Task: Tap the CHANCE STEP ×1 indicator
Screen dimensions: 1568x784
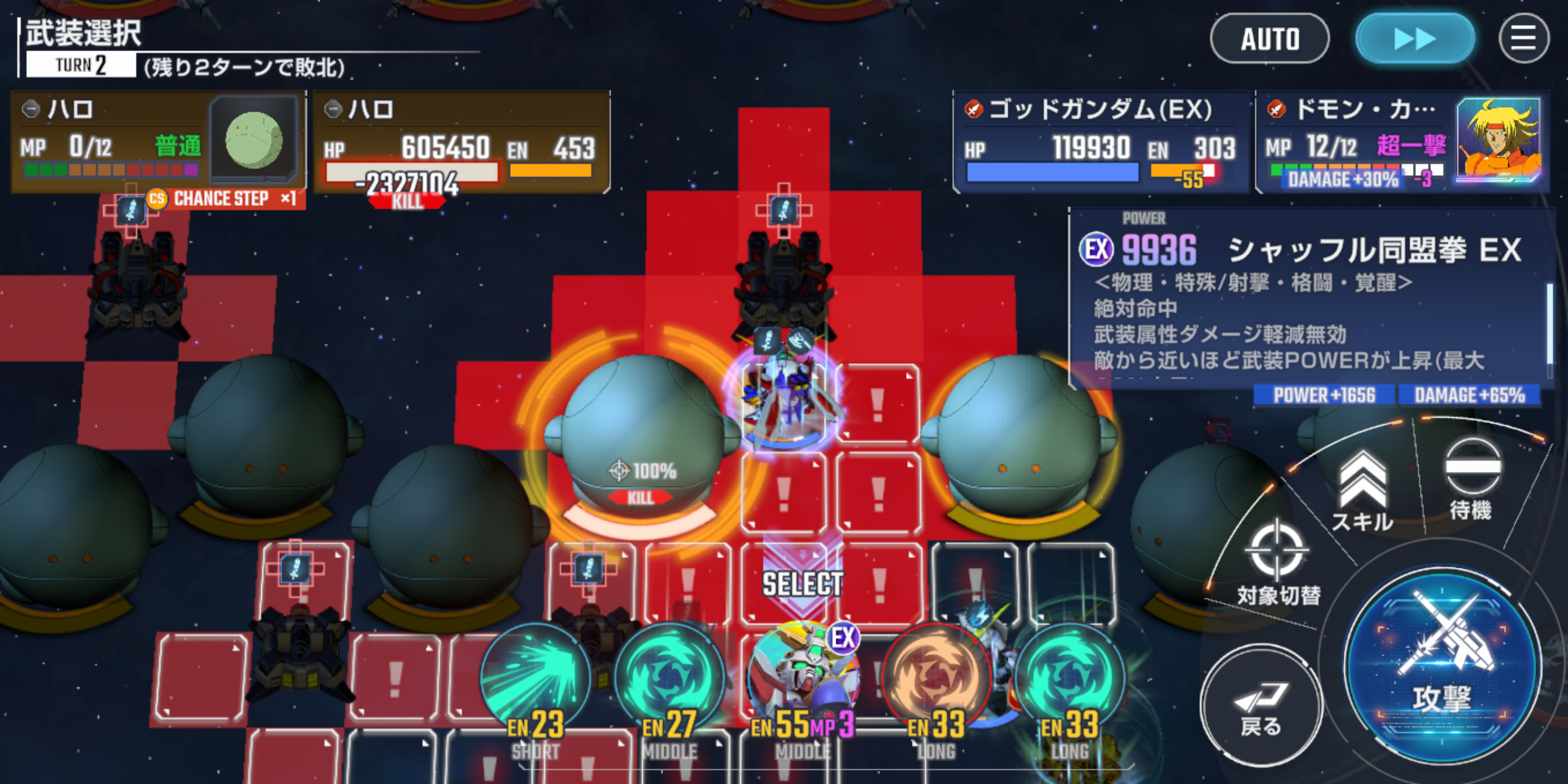Action: click(222, 198)
